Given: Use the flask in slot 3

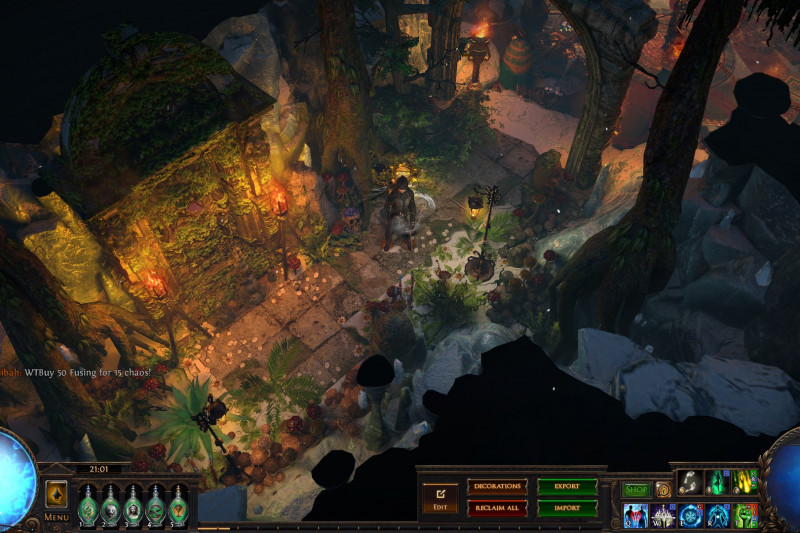Looking at the screenshot, I should click(134, 504).
